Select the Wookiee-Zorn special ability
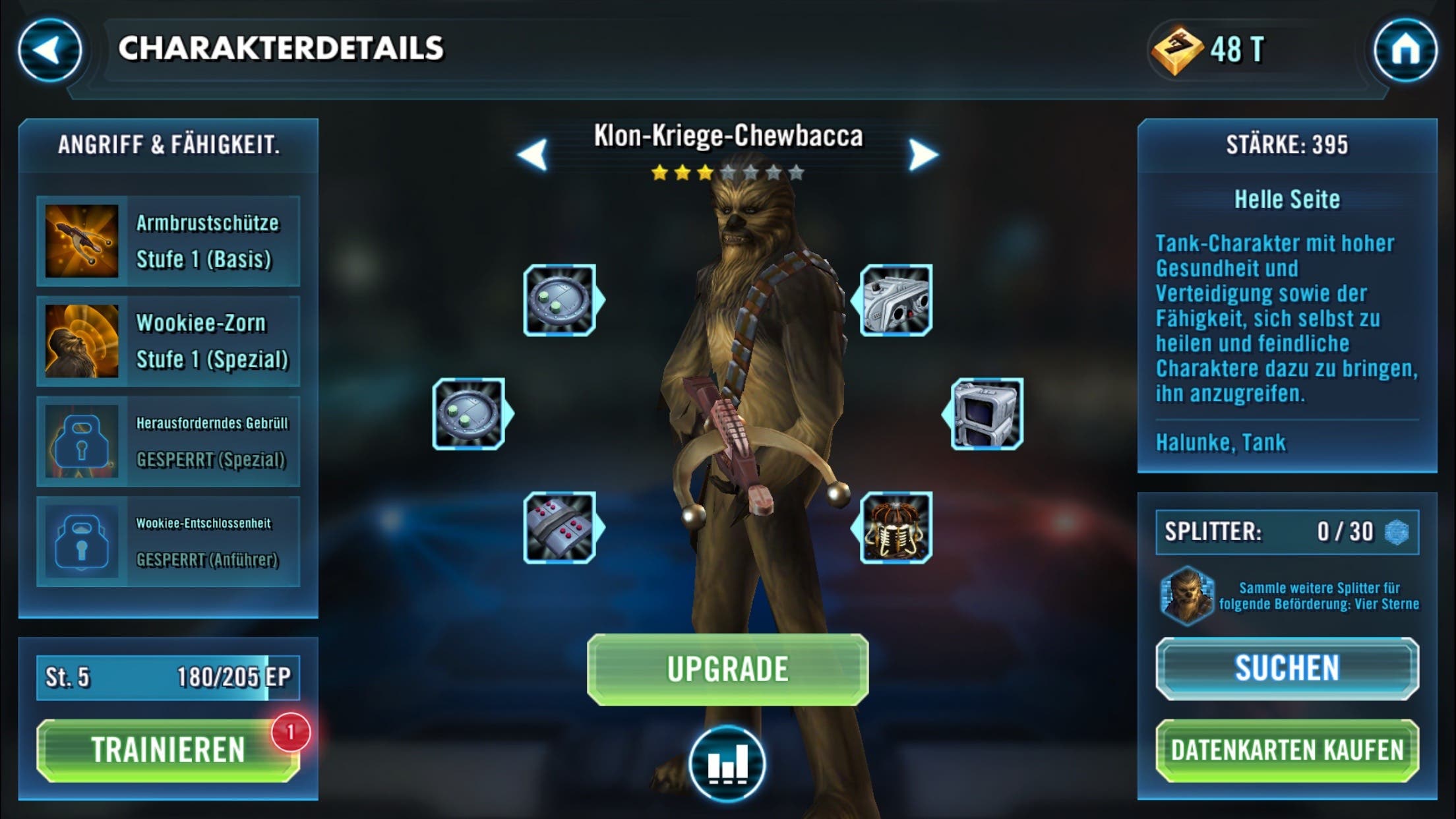 pyautogui.click(x=168, y=341)
